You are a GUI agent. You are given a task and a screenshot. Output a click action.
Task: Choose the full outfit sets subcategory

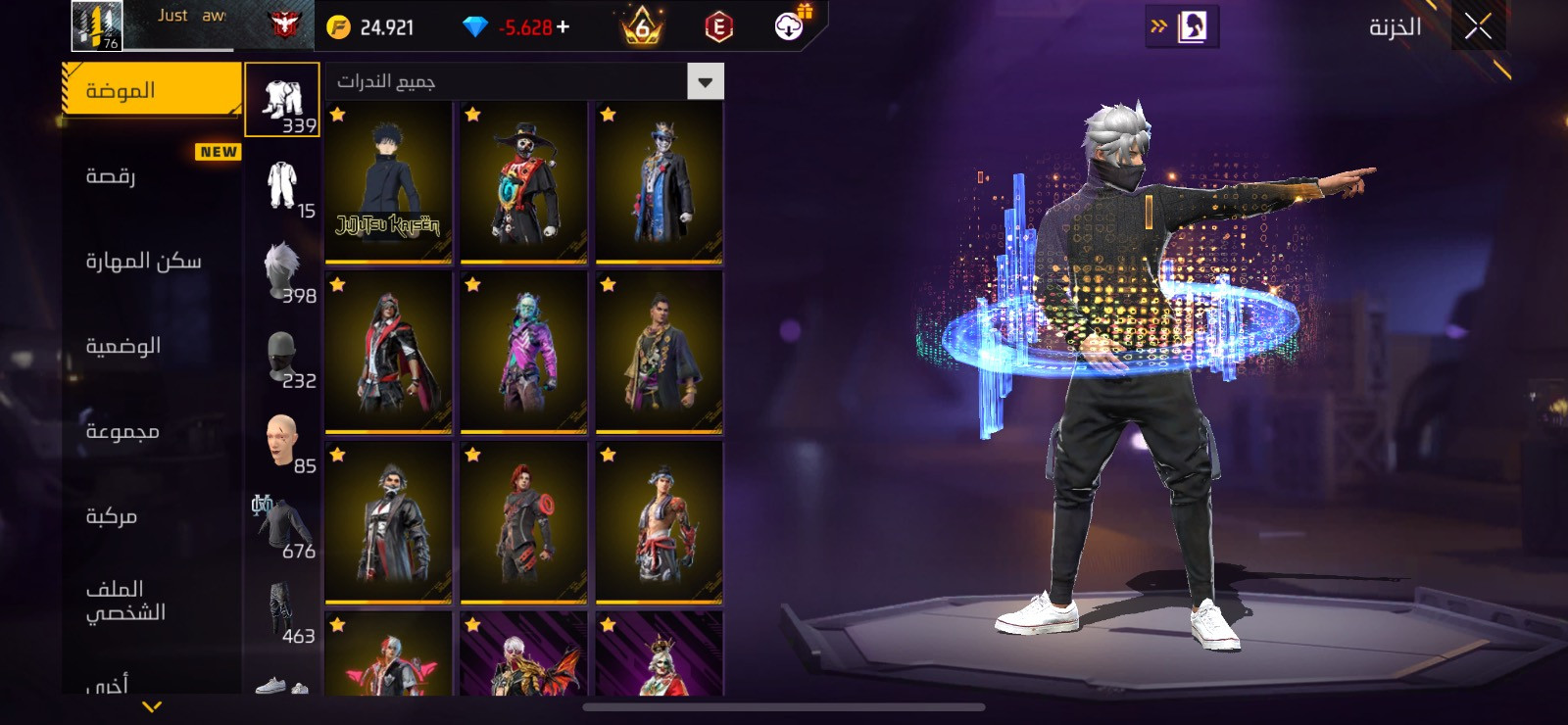click(282, 100)
